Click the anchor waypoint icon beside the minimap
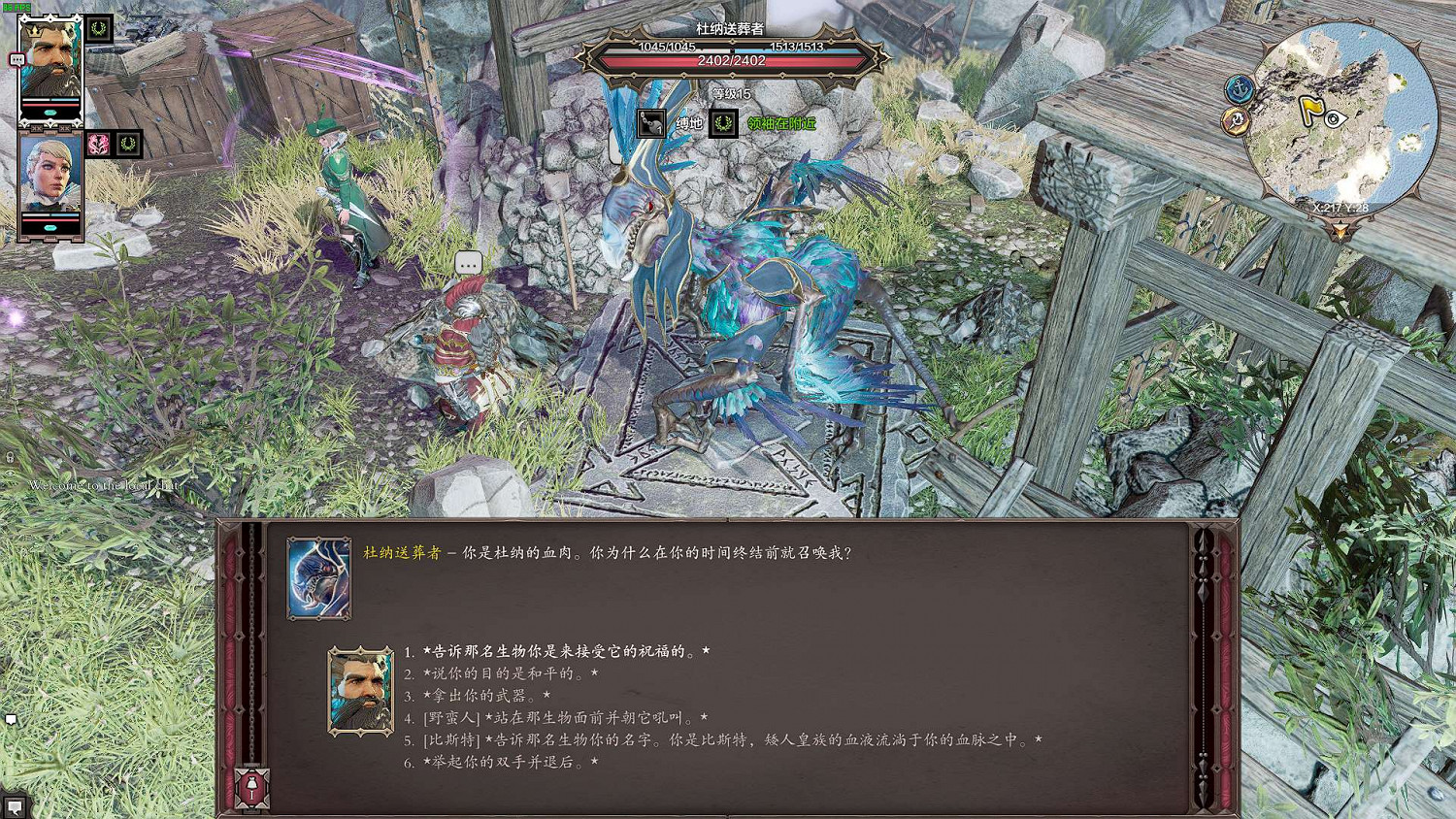The height and width of the screenshot is (819, 1456). pyautogui.click(x=1239, y=87)
